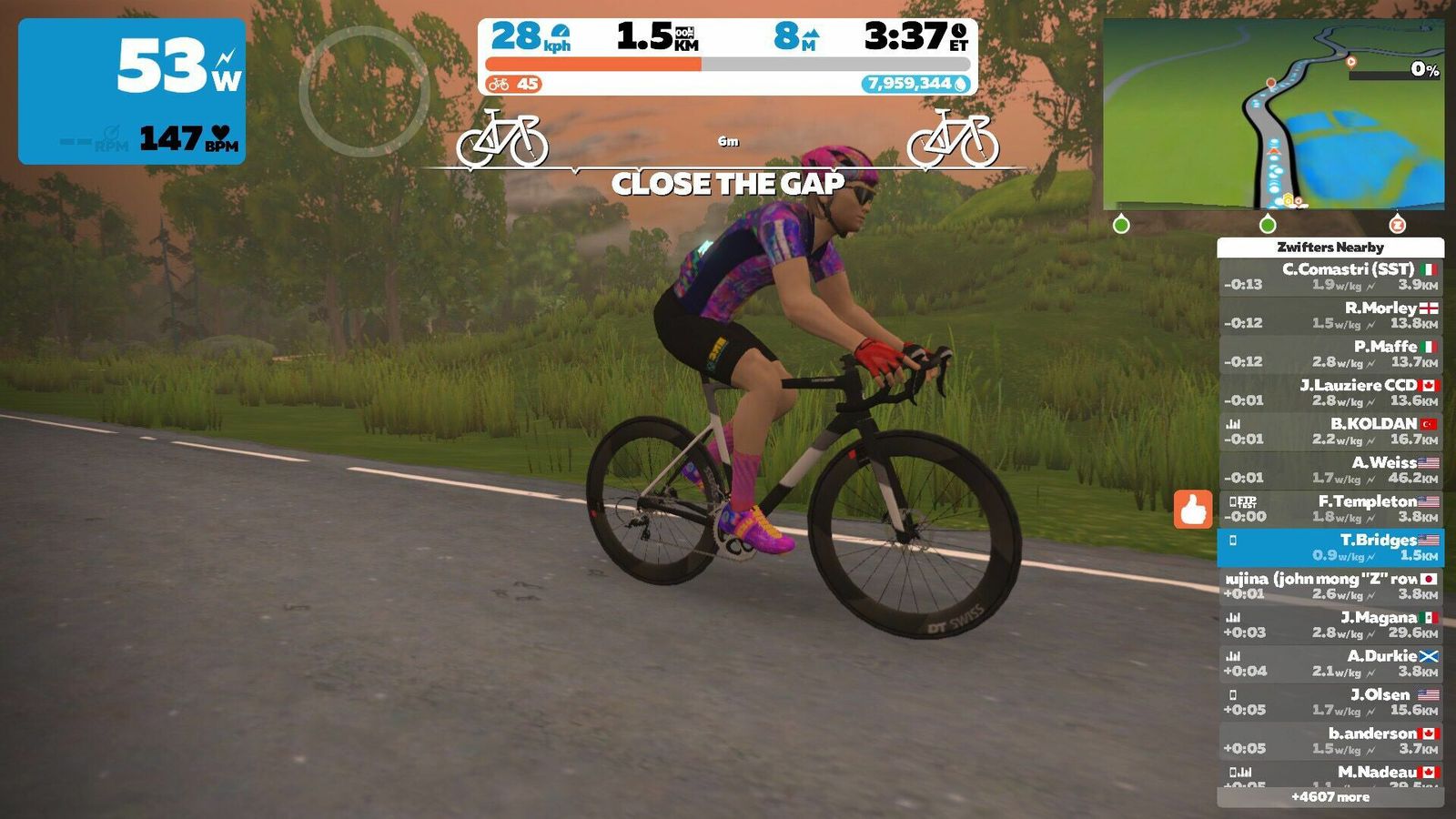This screenshot has height=819, width=1456.
Task: Click the orange Z marker below minimap
Action: coord(1397,224)
